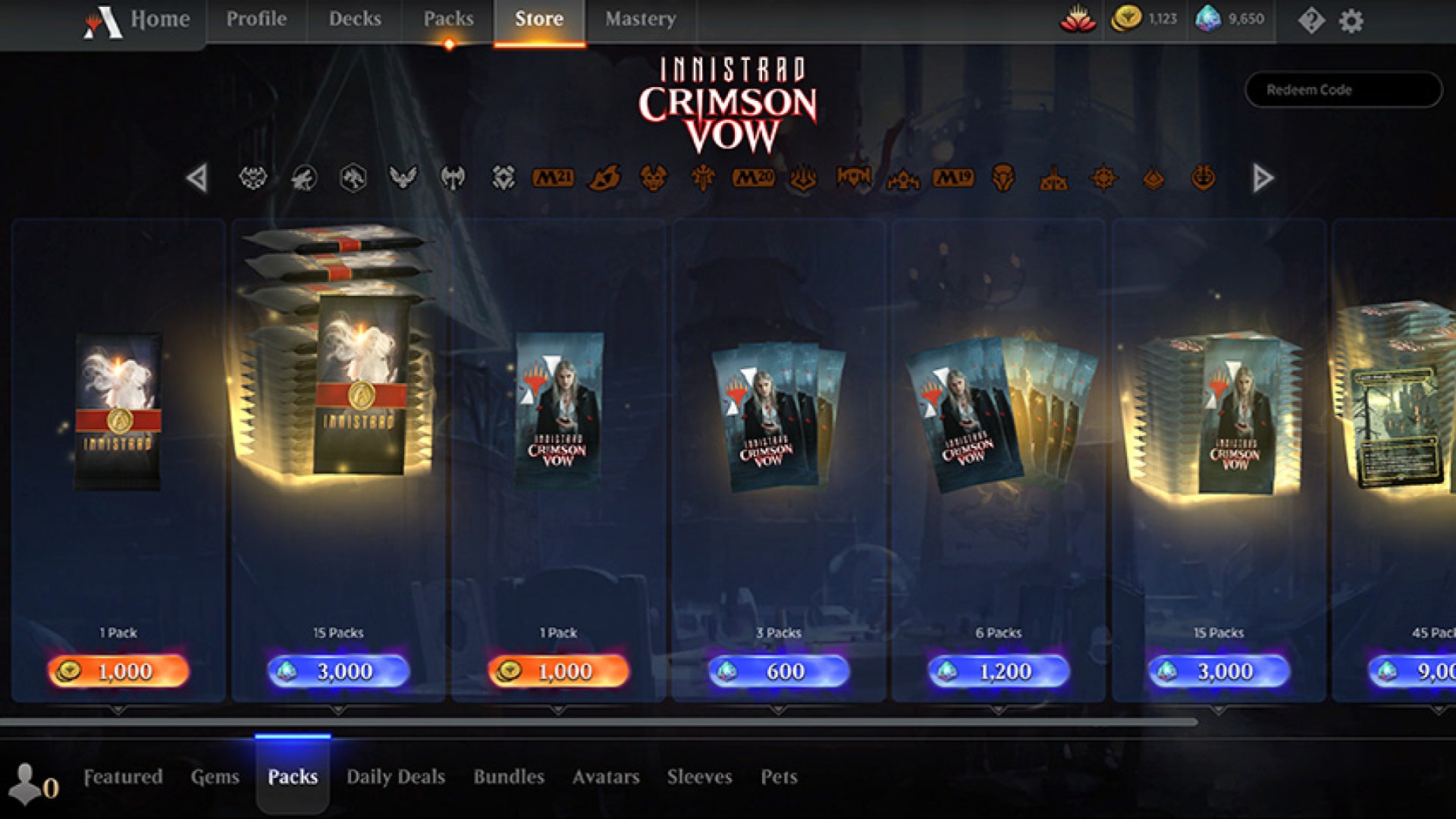Buy 6 Packs for 1,200 gems

click(x=999, y=671)
